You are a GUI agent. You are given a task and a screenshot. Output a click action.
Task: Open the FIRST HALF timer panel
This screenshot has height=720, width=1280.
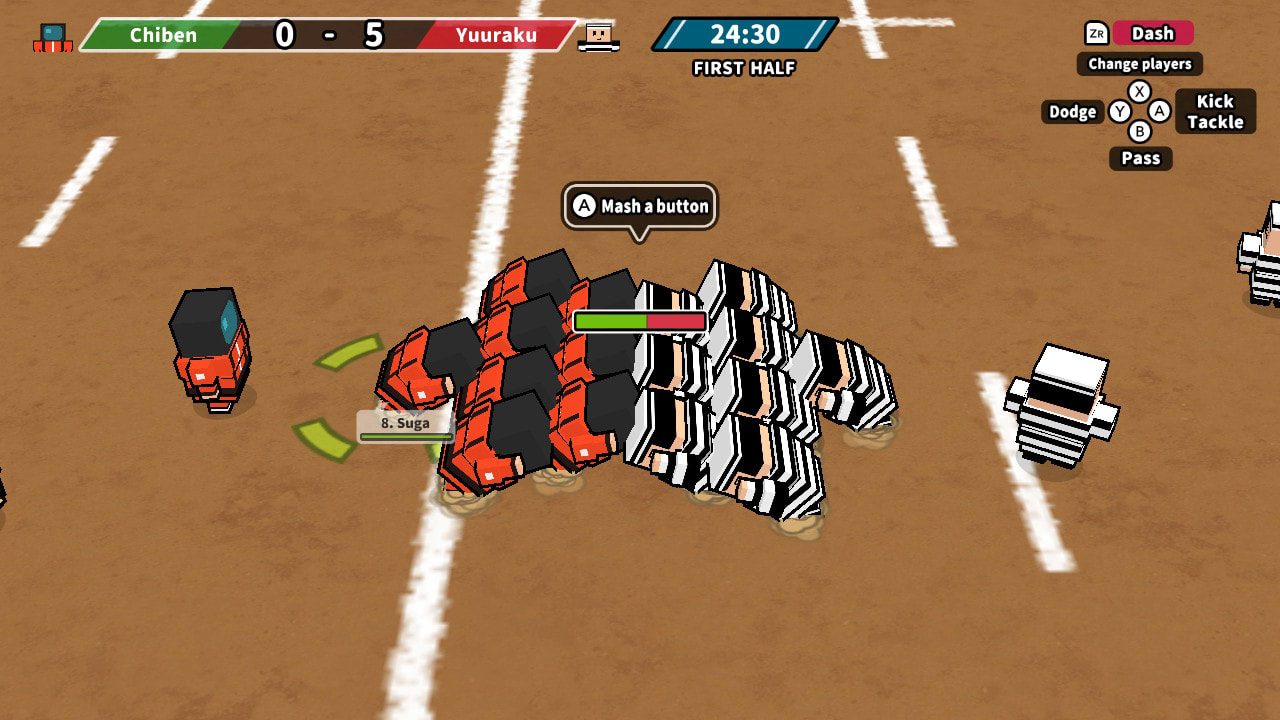(743, 44)
